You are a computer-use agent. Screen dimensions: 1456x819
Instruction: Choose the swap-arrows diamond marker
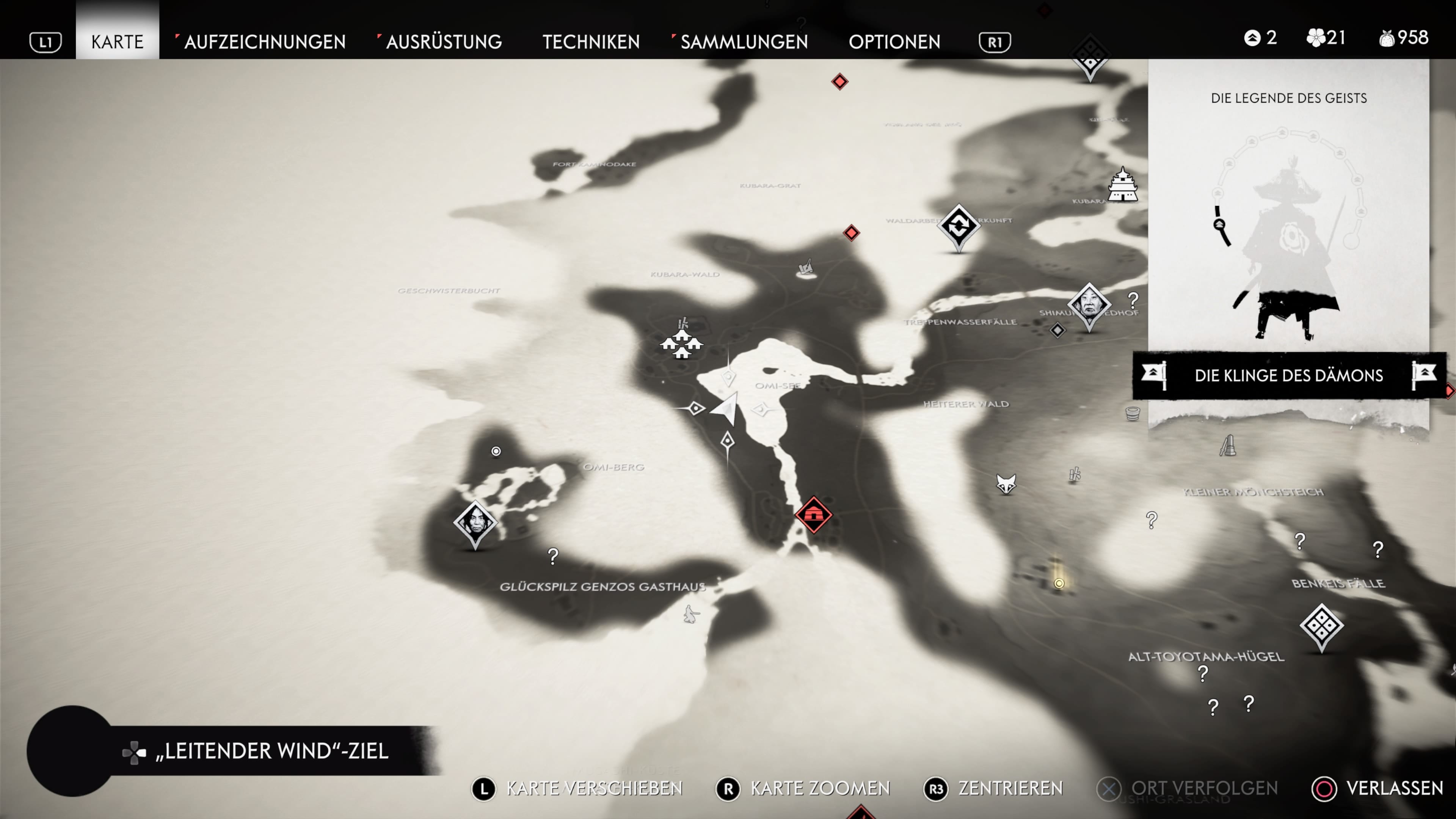pyautogui.click(x=959, y=226)
